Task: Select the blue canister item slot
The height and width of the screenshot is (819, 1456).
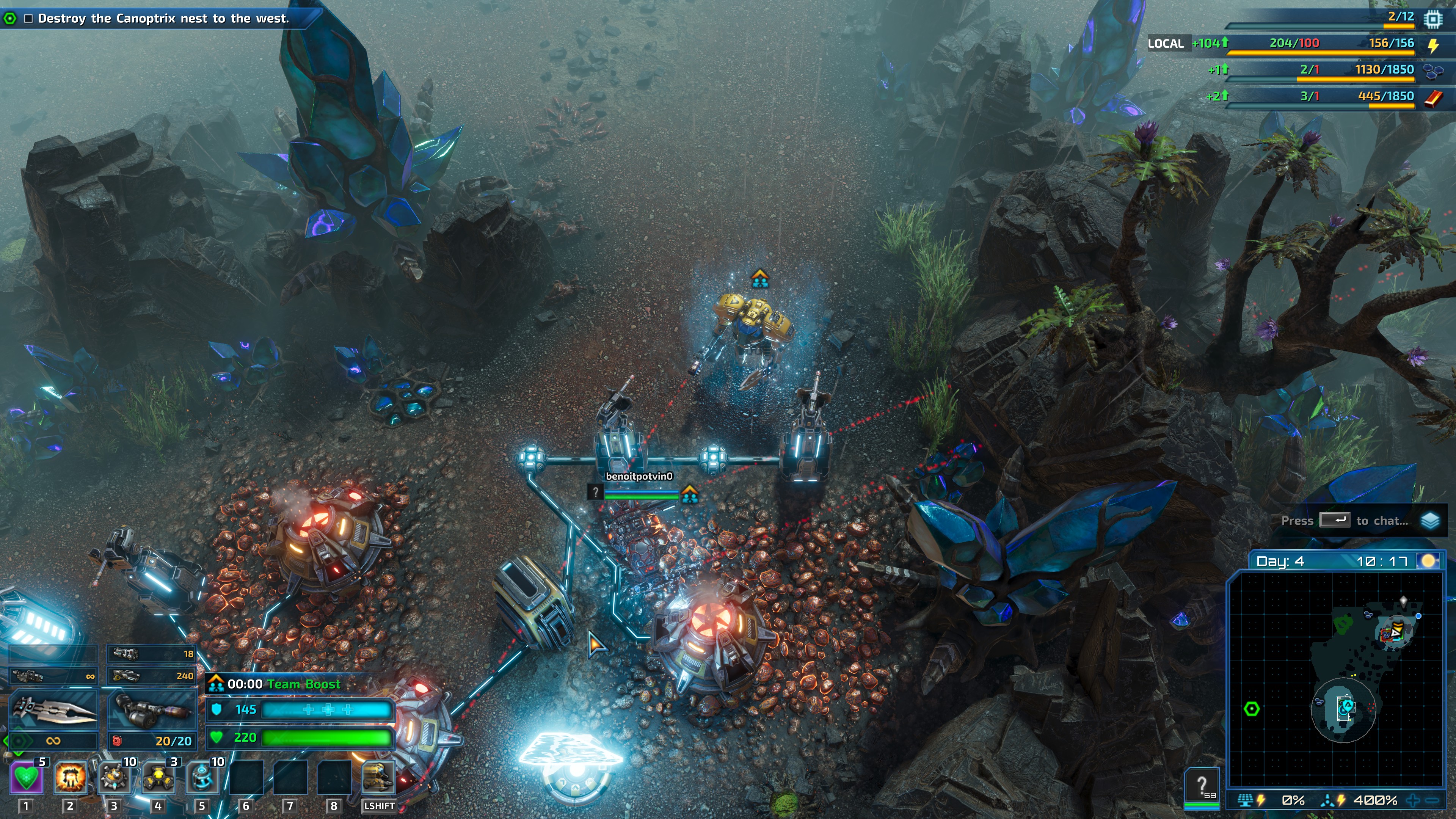Action: point(202,778)
